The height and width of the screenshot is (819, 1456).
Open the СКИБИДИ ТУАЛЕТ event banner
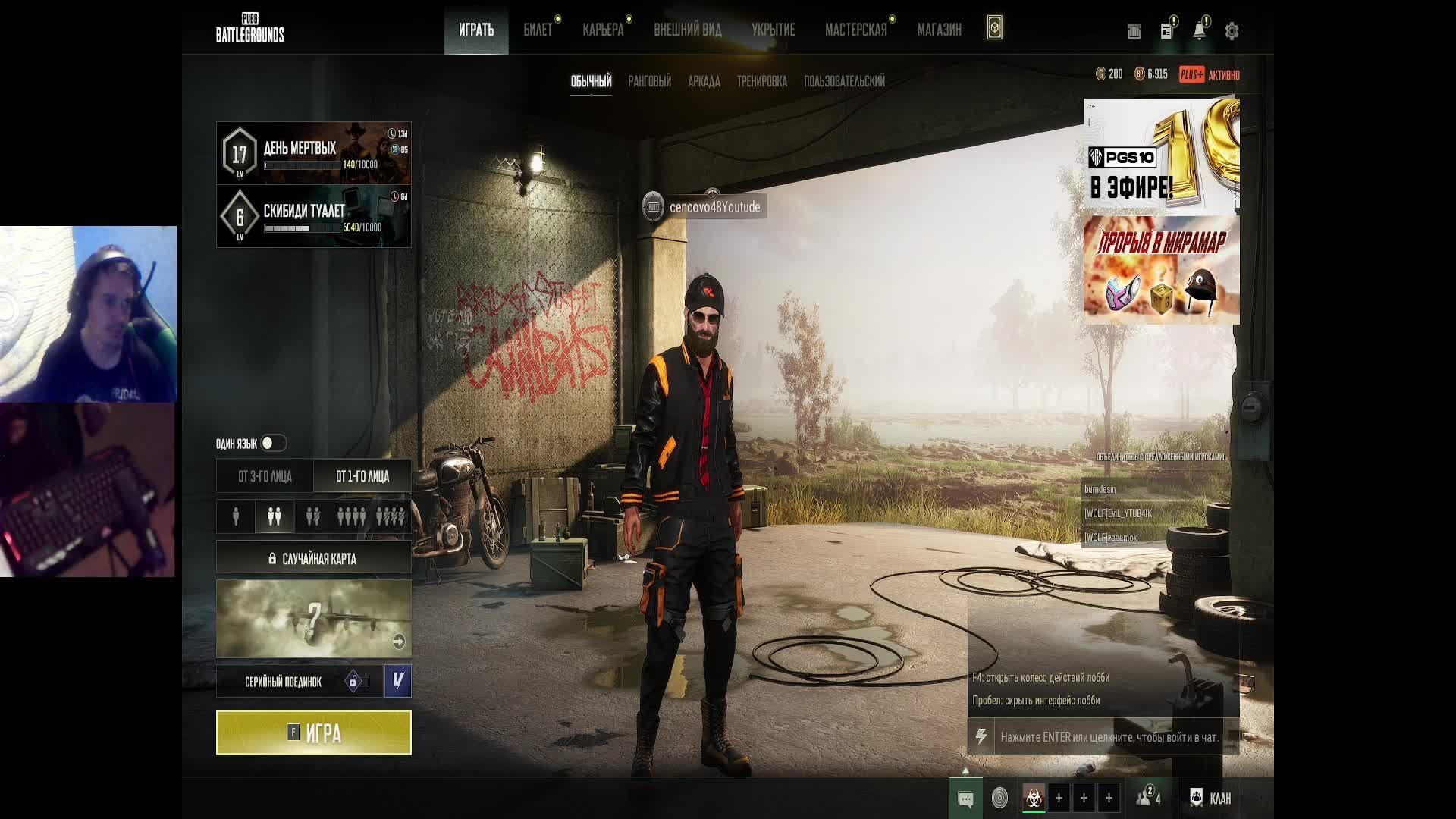pyautogui.click(x=313, y=217)
